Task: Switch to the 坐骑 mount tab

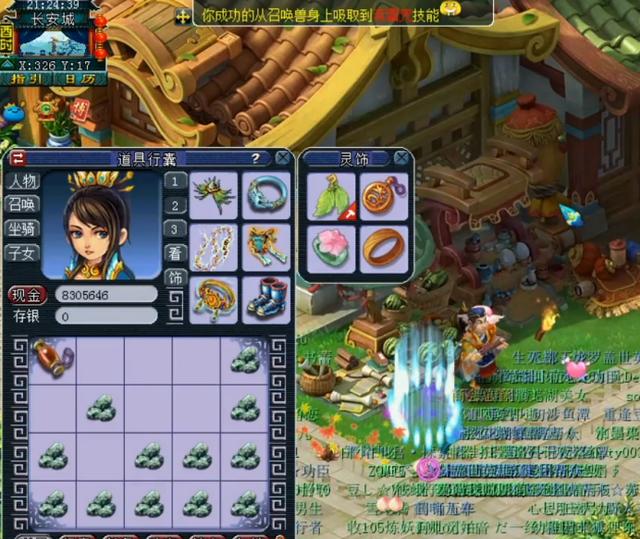Action: [23, 229]
